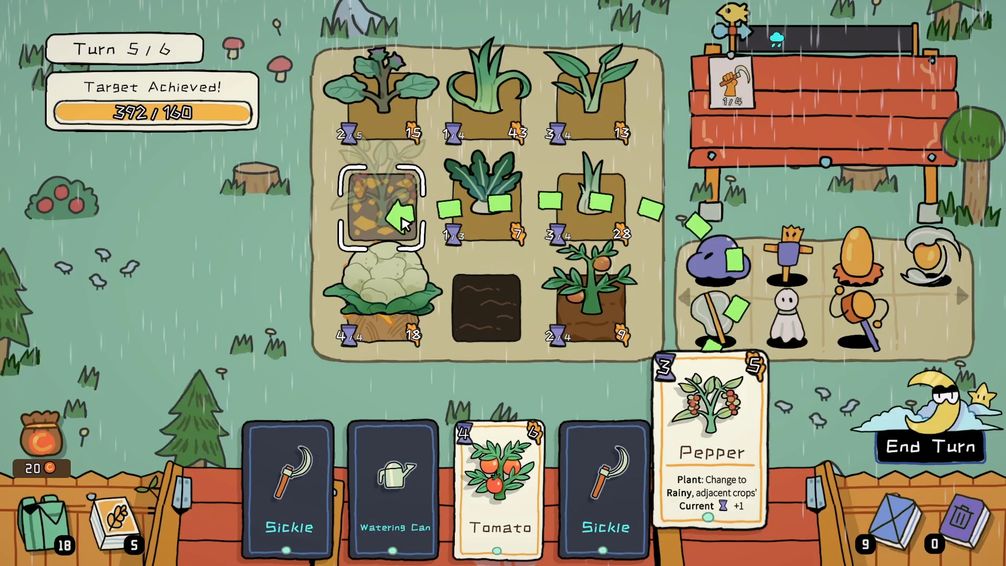Show next items with right arrow

click(x=961, y=296)
